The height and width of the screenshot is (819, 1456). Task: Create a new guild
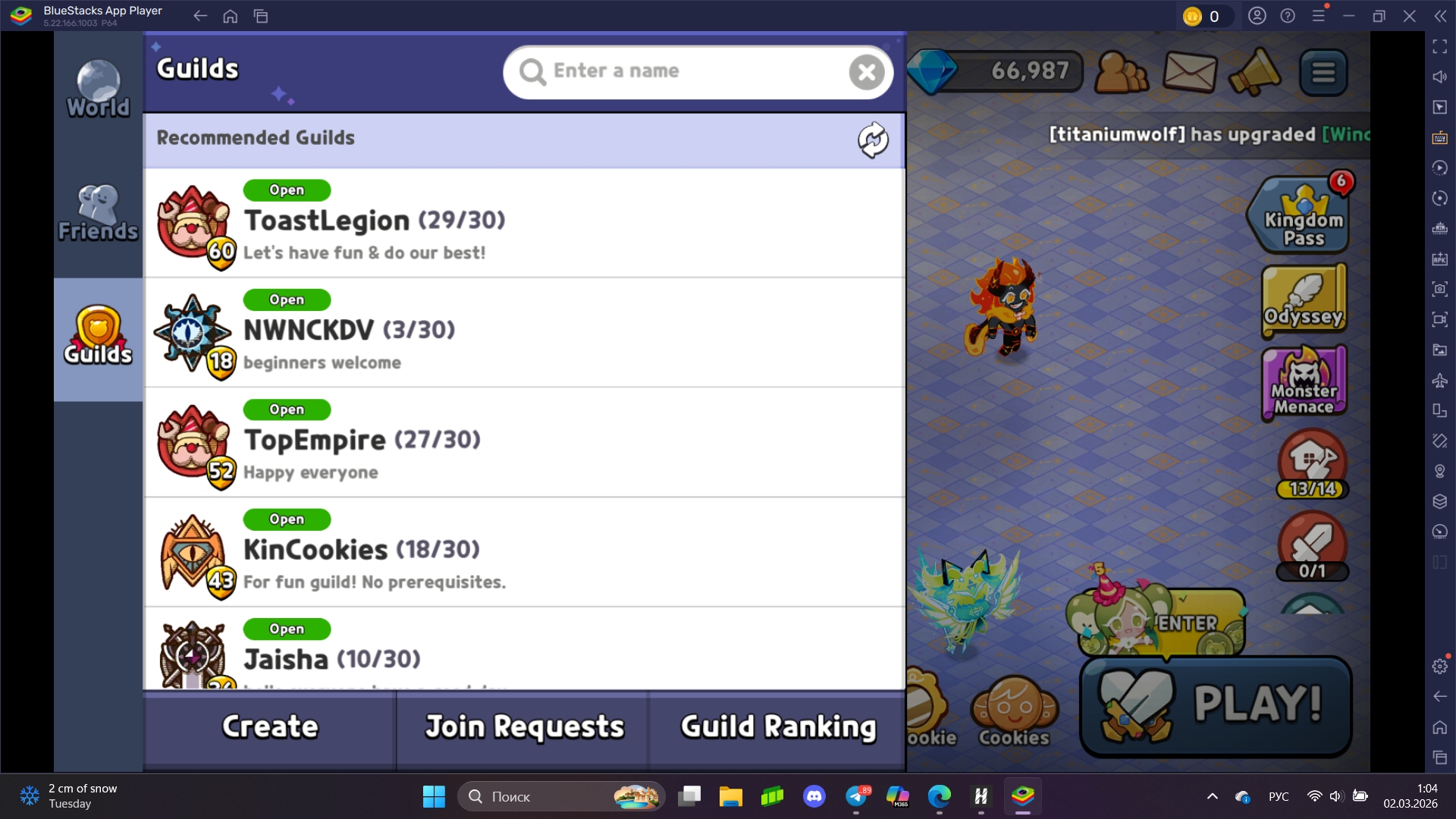coord(270,726)
